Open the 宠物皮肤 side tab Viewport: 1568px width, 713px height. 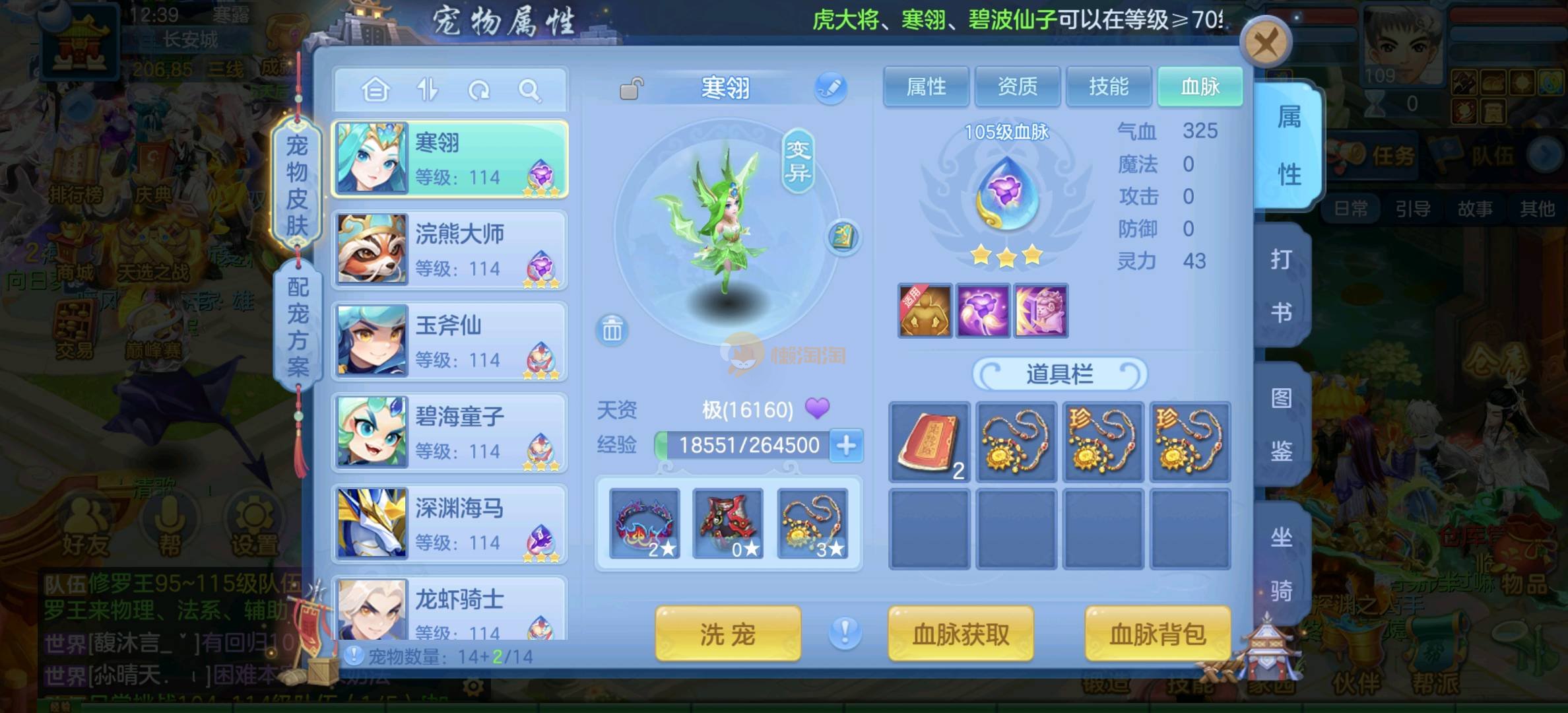point(297,185)
